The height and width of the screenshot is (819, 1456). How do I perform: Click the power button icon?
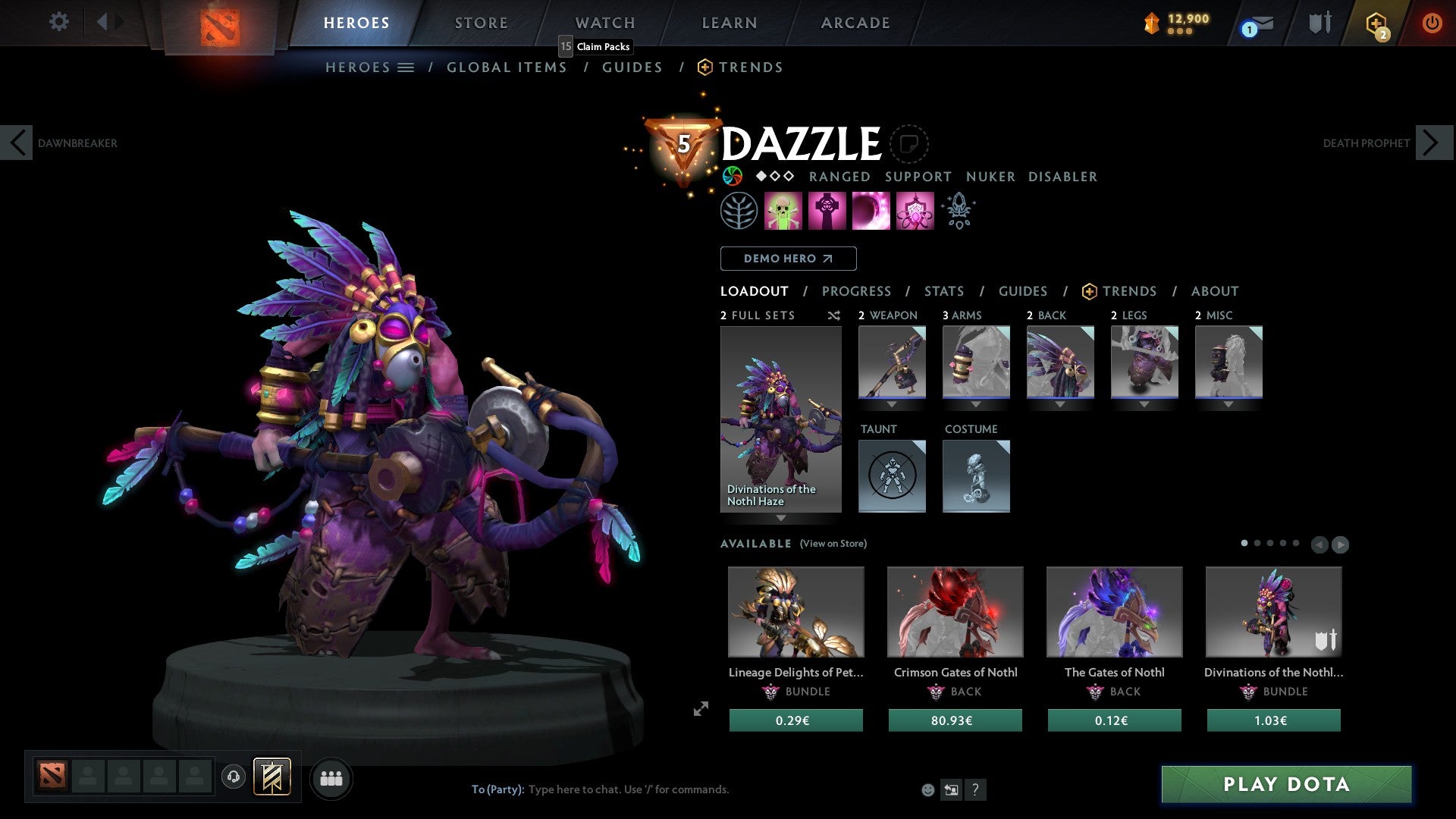pyautogui.click(x=1432, y=22)
